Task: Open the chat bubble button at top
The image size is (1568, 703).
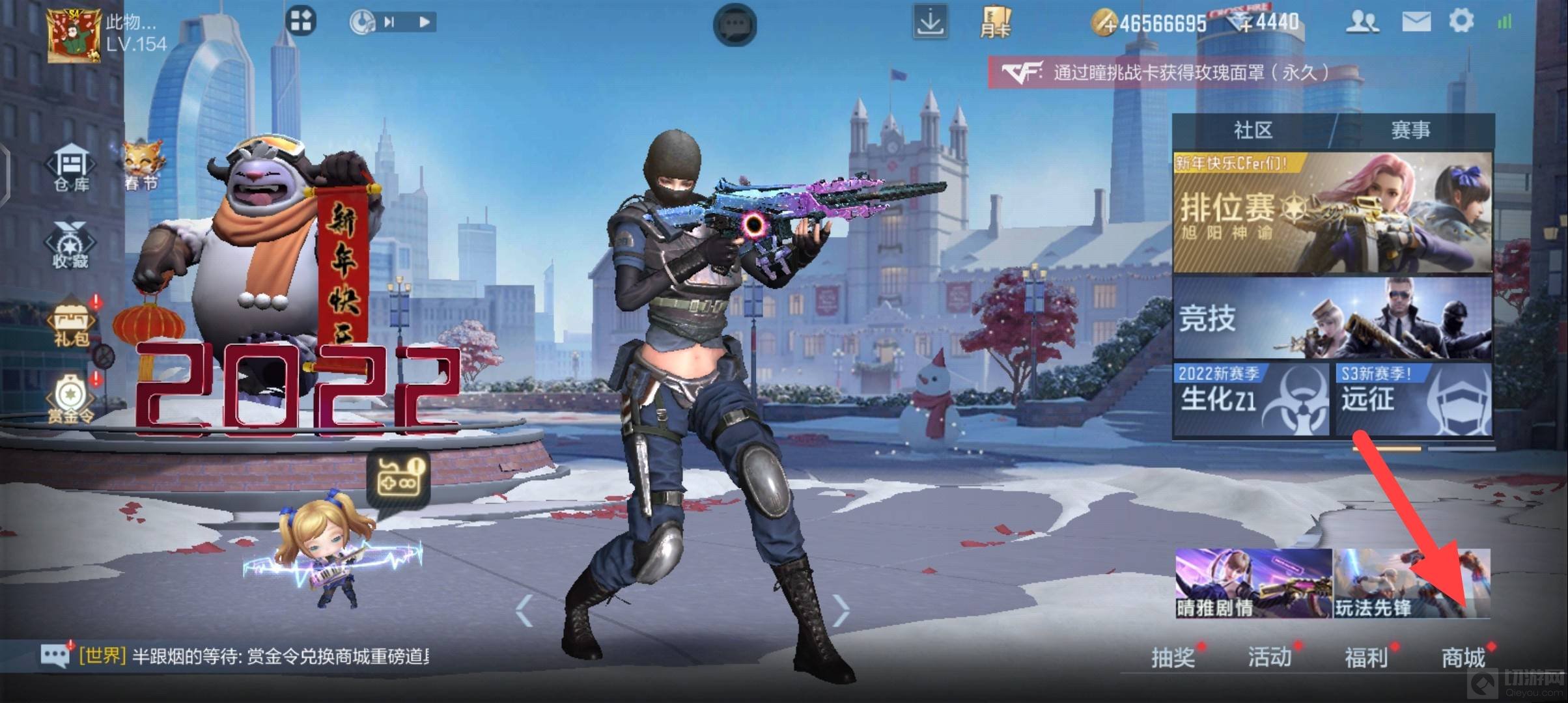Action: pyautogui.click(x=735, y=25)
